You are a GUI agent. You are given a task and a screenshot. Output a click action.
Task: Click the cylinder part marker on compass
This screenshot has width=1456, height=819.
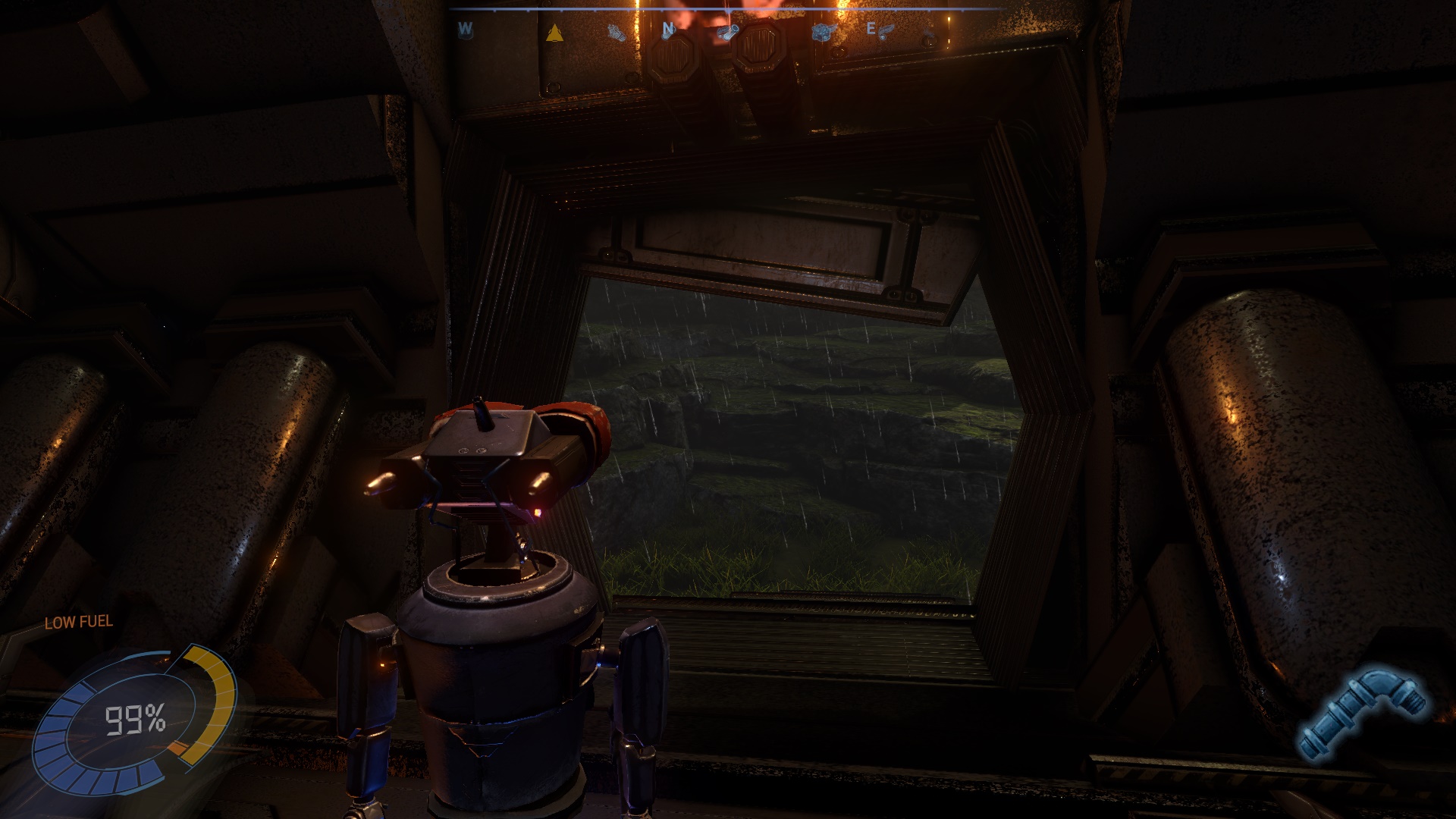728,32
